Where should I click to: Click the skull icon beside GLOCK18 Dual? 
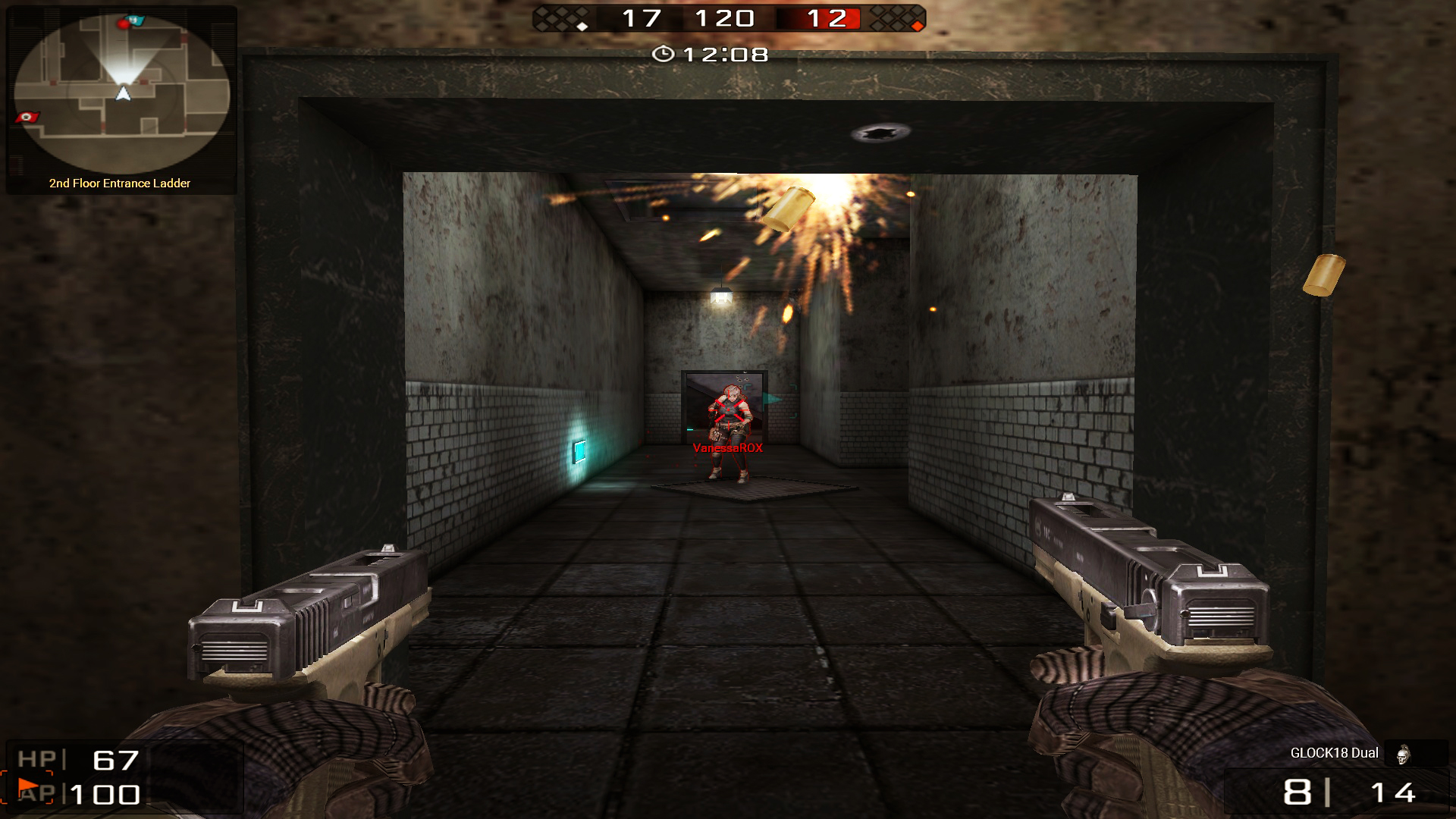[x=1402, y=754]
